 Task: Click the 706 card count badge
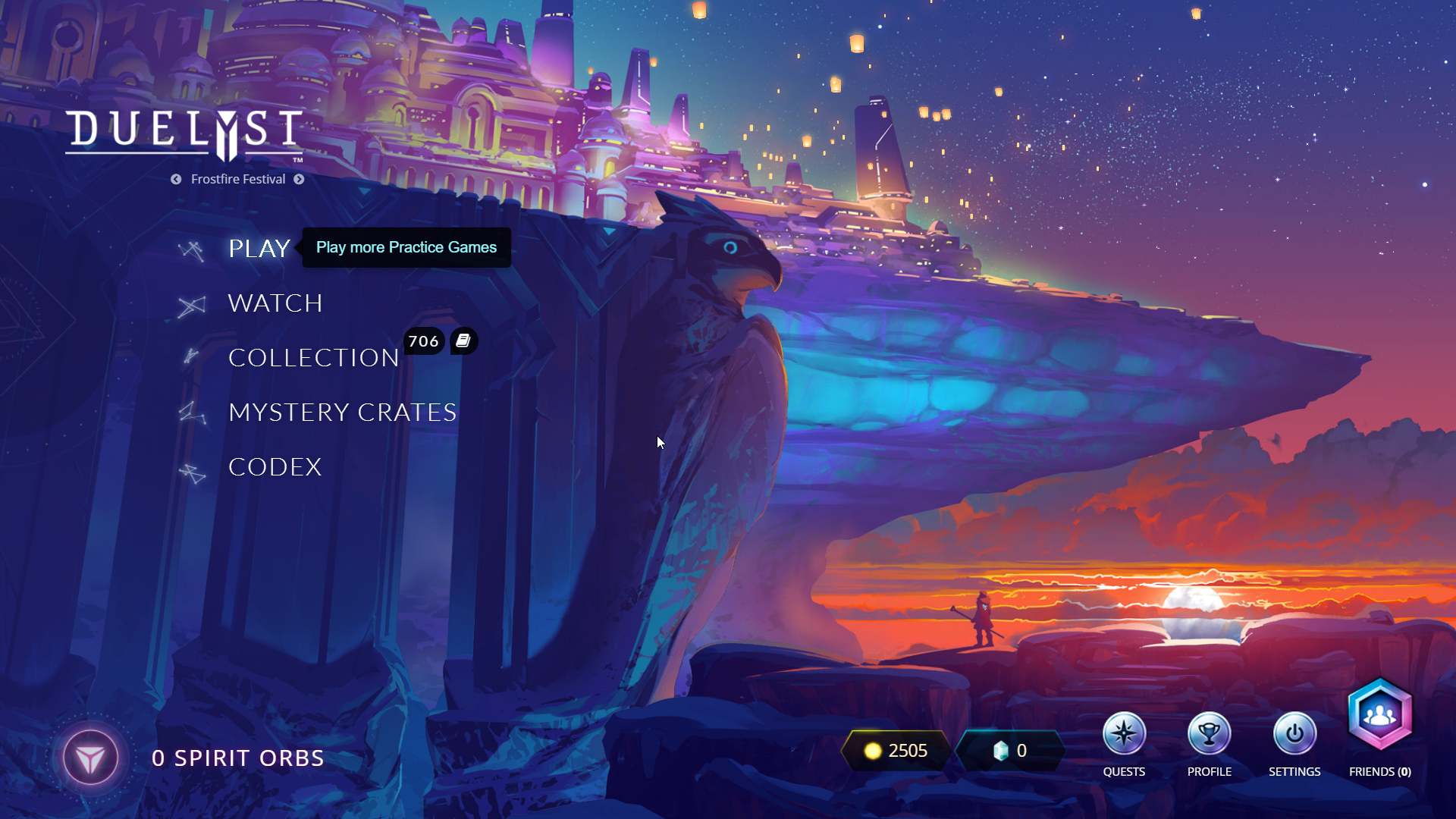423,341
